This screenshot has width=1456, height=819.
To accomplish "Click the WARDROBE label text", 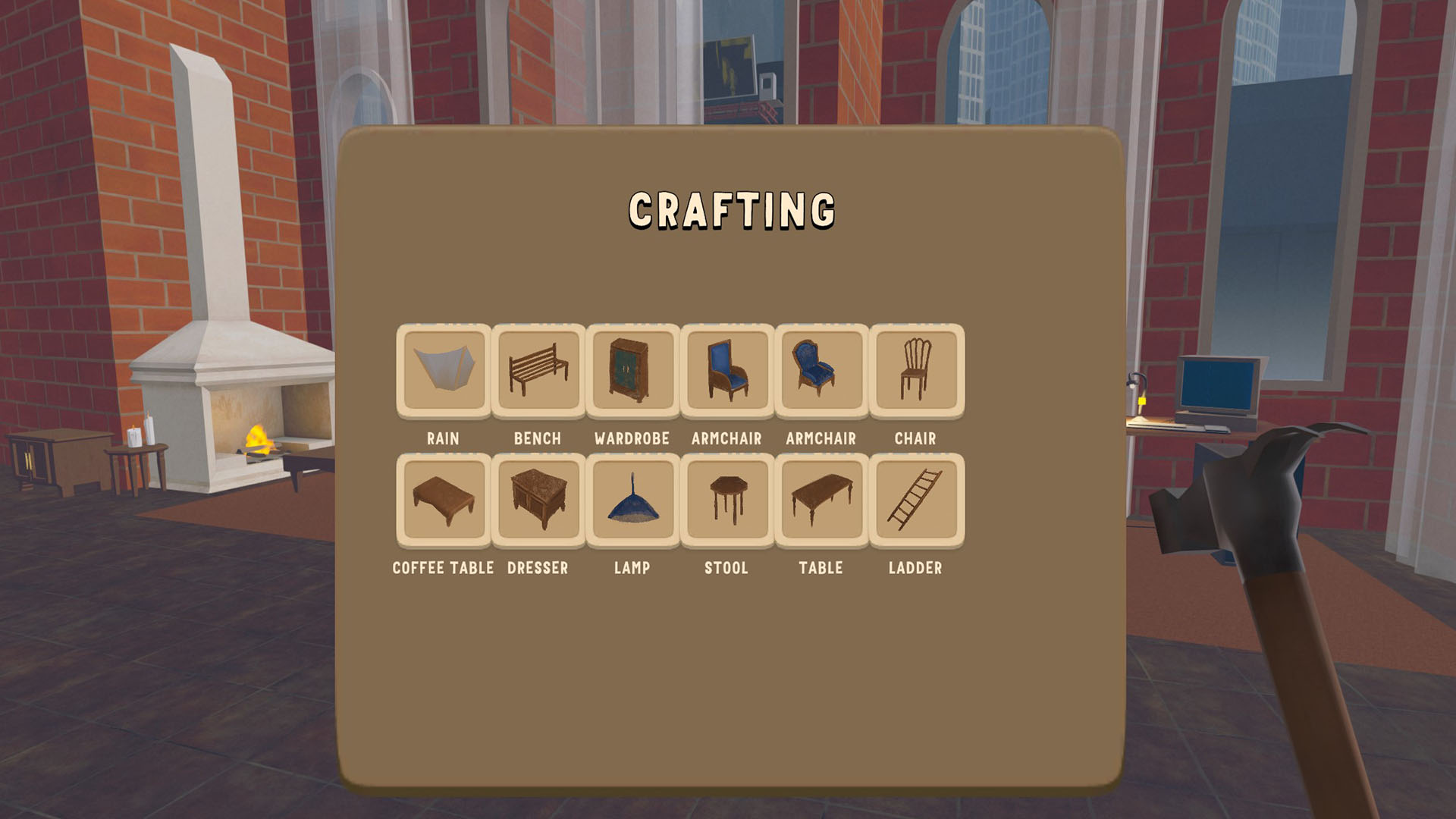I will point(632,438).
